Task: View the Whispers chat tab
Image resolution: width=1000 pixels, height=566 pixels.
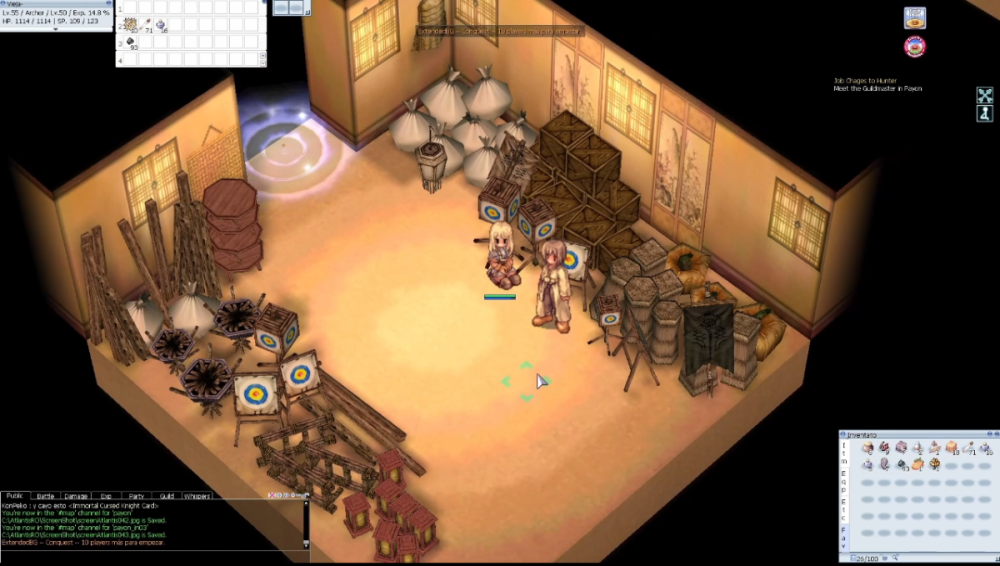Action: tap(198, 495)
